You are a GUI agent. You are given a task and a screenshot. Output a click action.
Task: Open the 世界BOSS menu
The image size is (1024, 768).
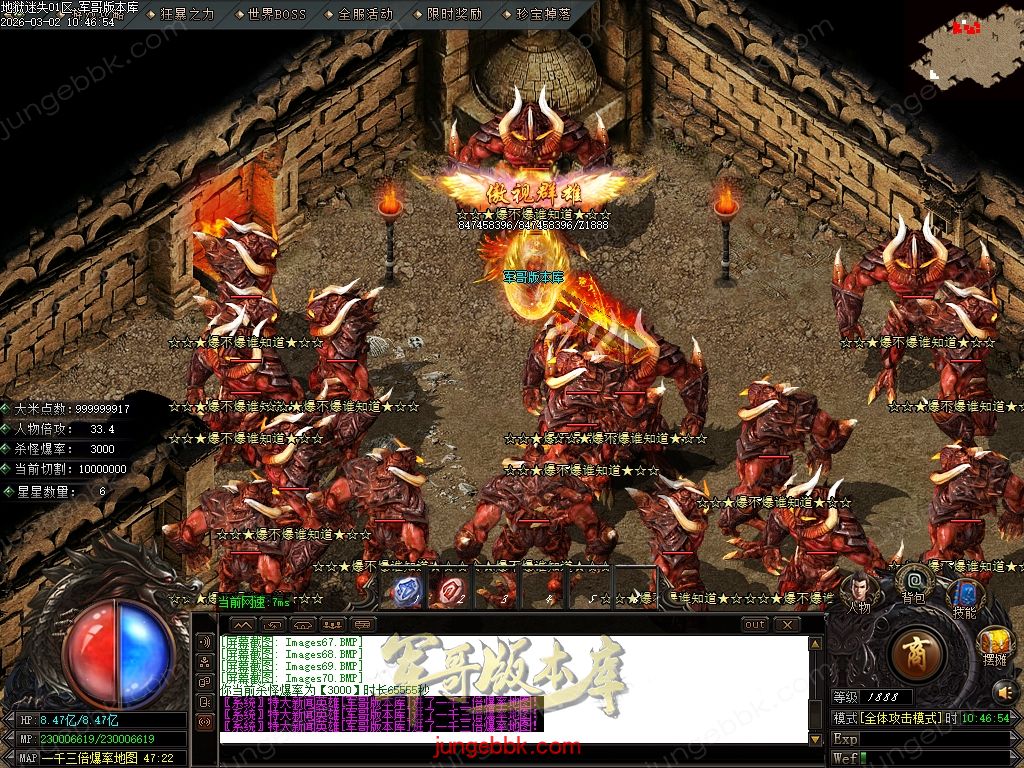[x=277, y=14]
